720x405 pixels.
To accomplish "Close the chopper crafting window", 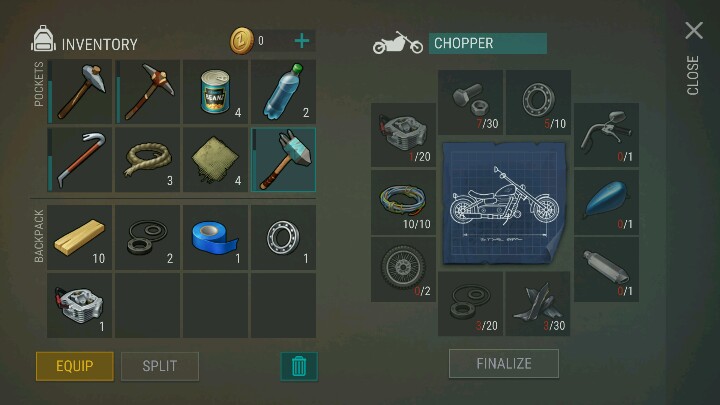I will pyautogui.click(x=693, y=32).
